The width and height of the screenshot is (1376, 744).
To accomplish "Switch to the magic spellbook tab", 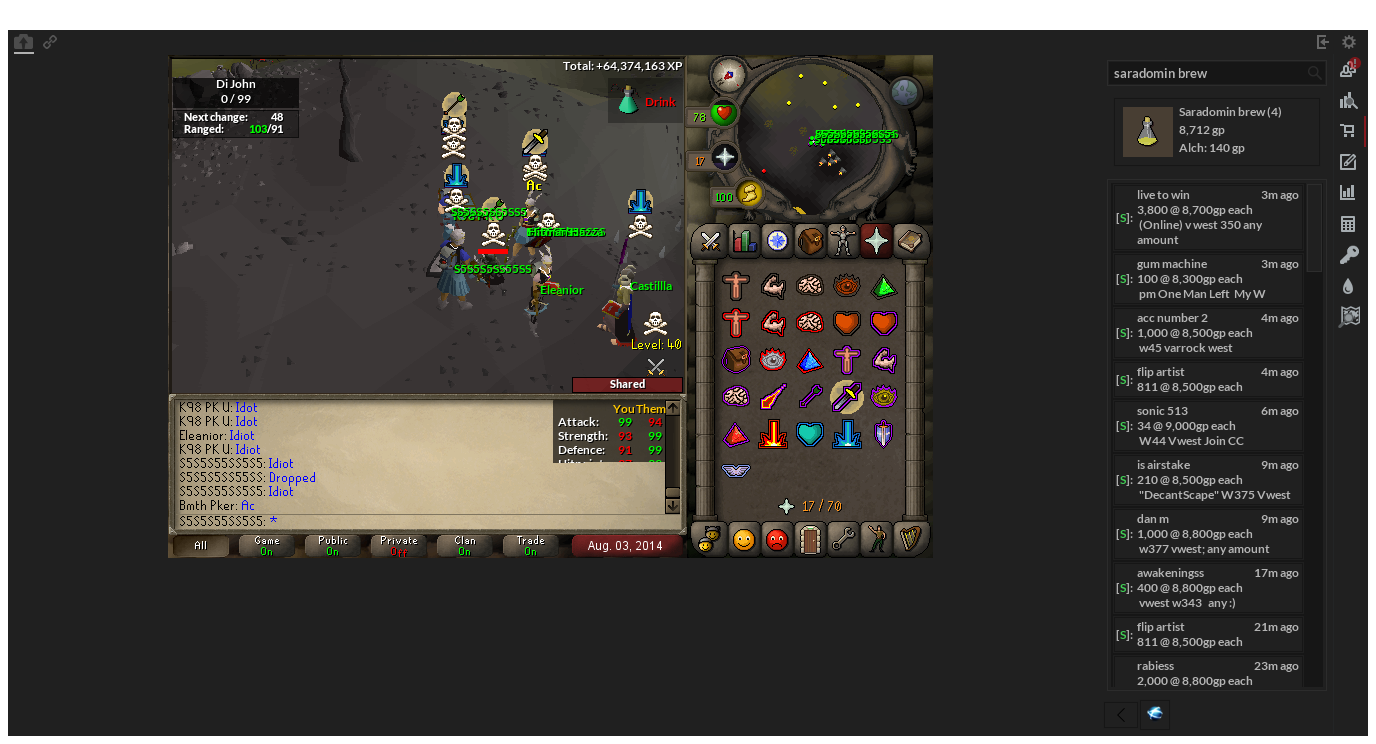I will tap(909, 241).
